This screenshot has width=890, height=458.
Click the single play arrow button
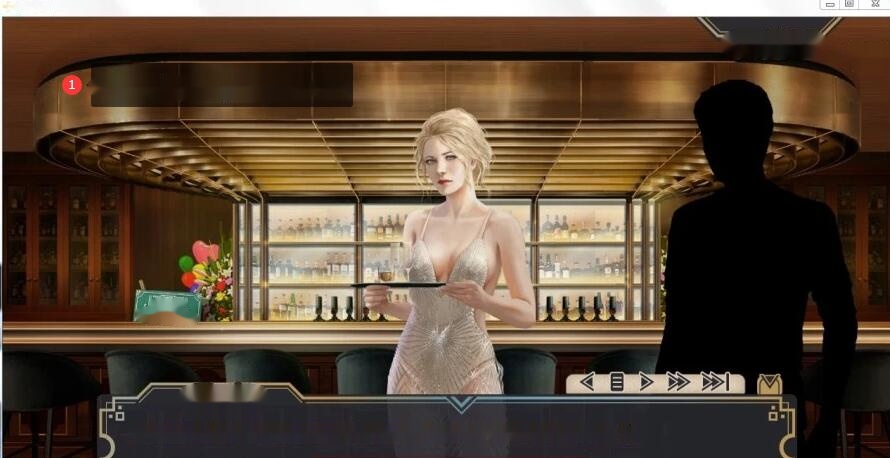[646, 382]
